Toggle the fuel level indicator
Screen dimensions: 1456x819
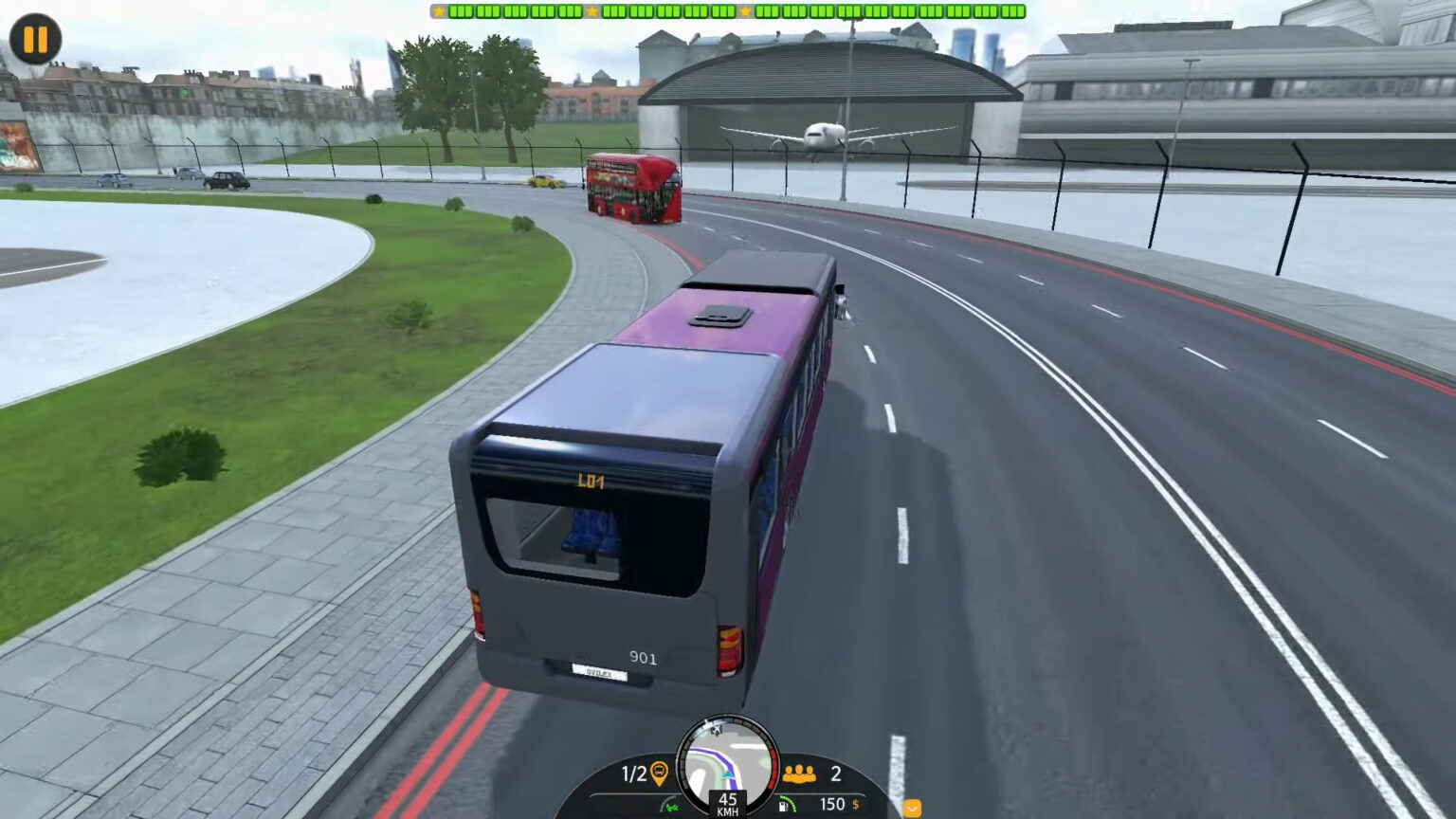(787, 805)
